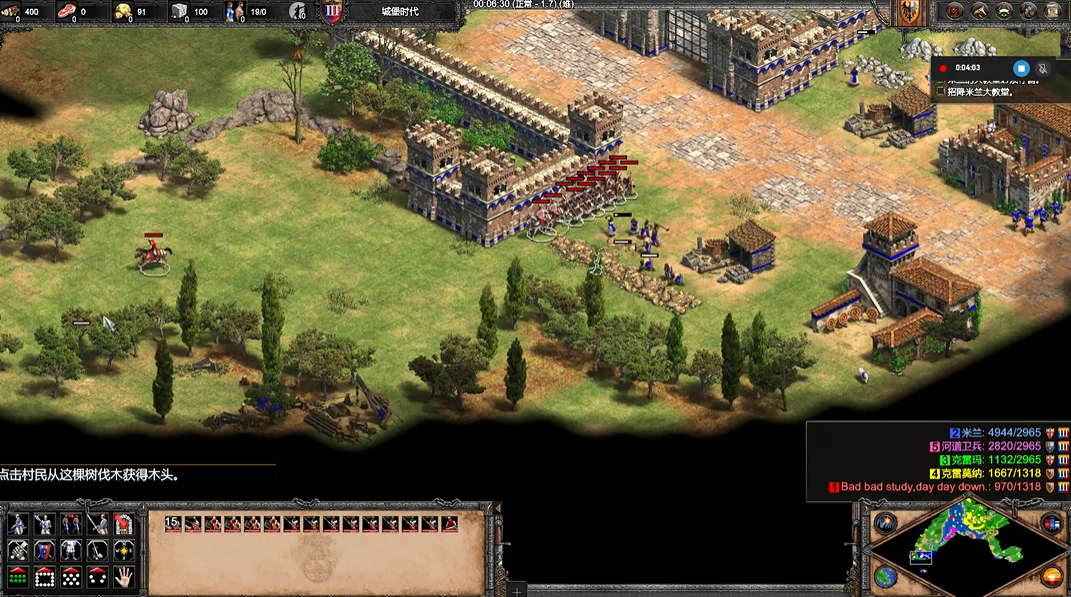Image resolution: width=1071 pixels, height=597 pixels.
Task: Select line formation with green dots
Action: click(18, 577)
